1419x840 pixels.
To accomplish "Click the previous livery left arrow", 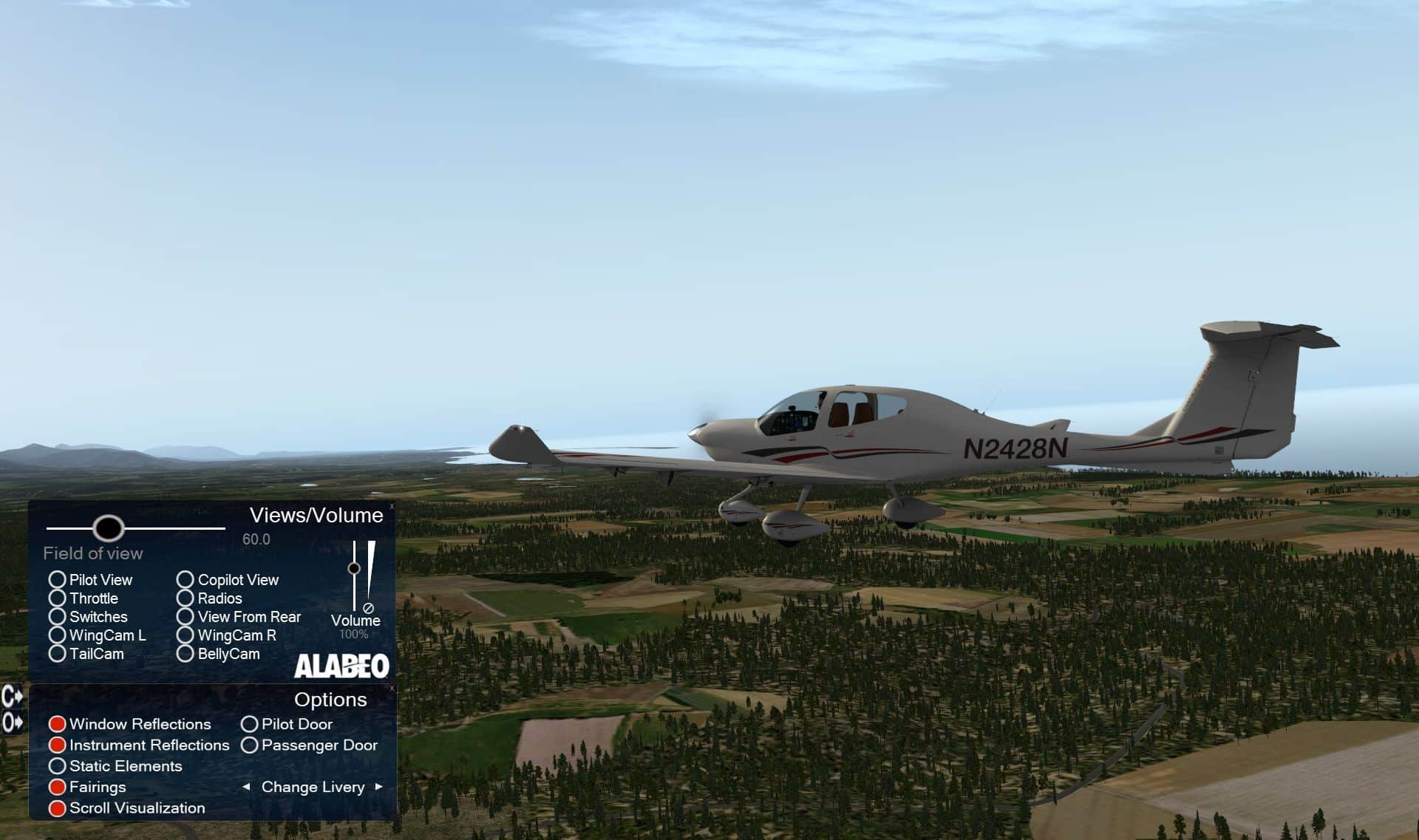I will (246, 787).
